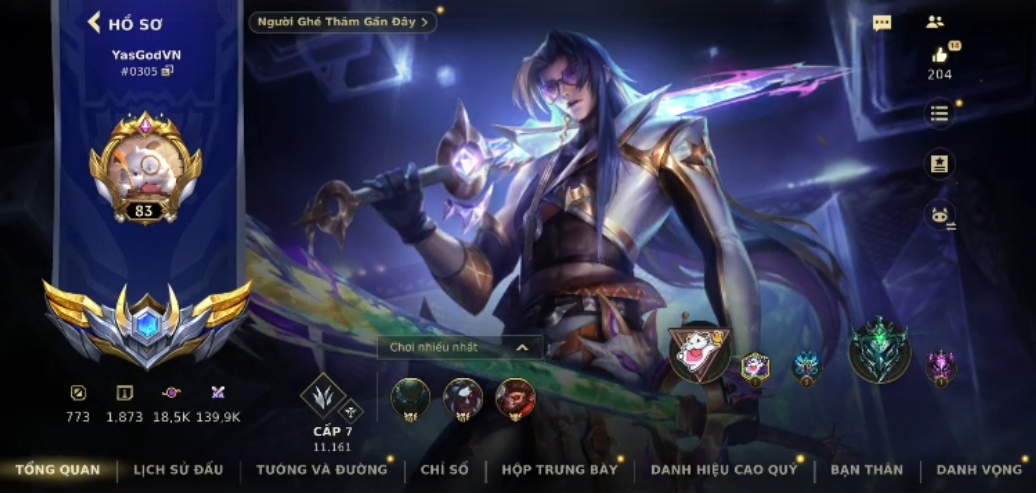1036x493 pixels.
Task: Go back from the Hồ Sơ profile screen
Action: point(96,22)
